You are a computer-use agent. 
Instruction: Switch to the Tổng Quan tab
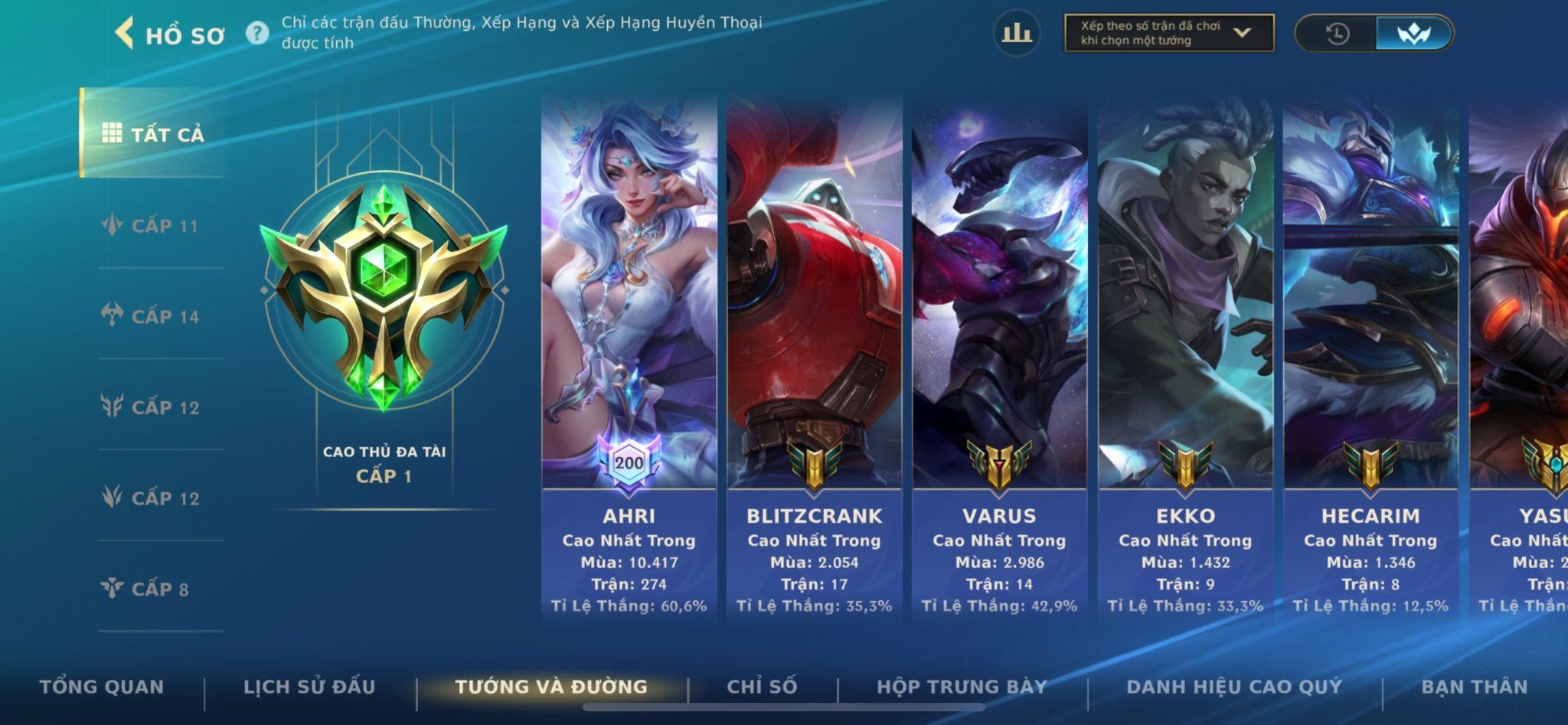click(101, 687)
